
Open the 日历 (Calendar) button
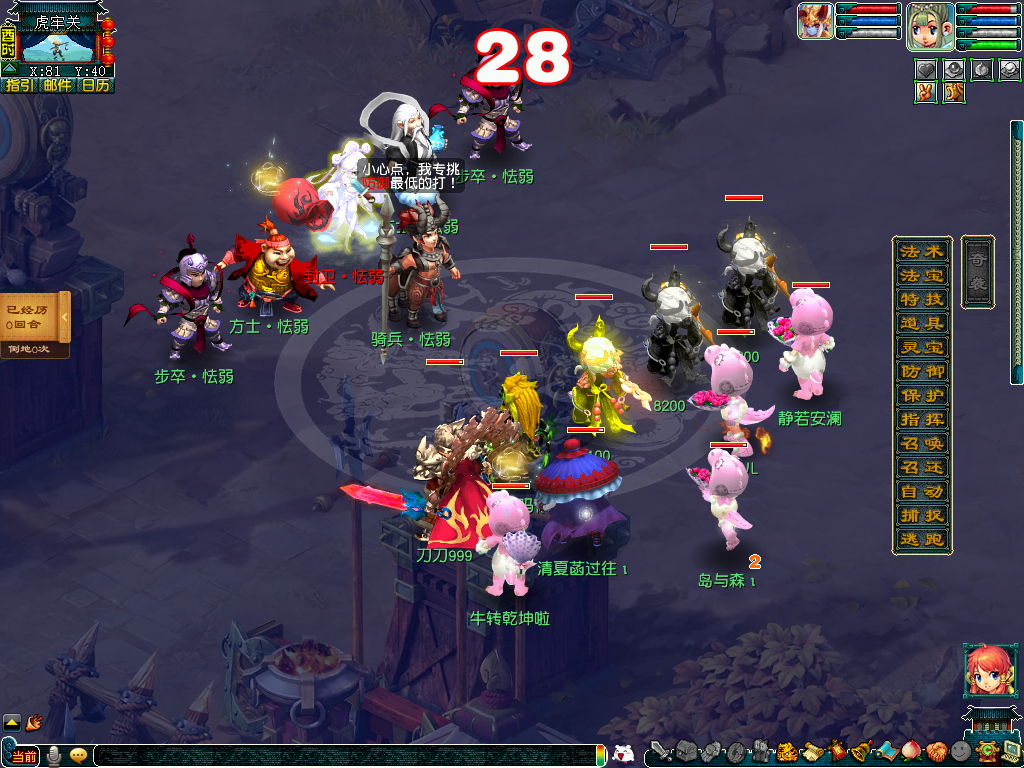tap(96, 86)
